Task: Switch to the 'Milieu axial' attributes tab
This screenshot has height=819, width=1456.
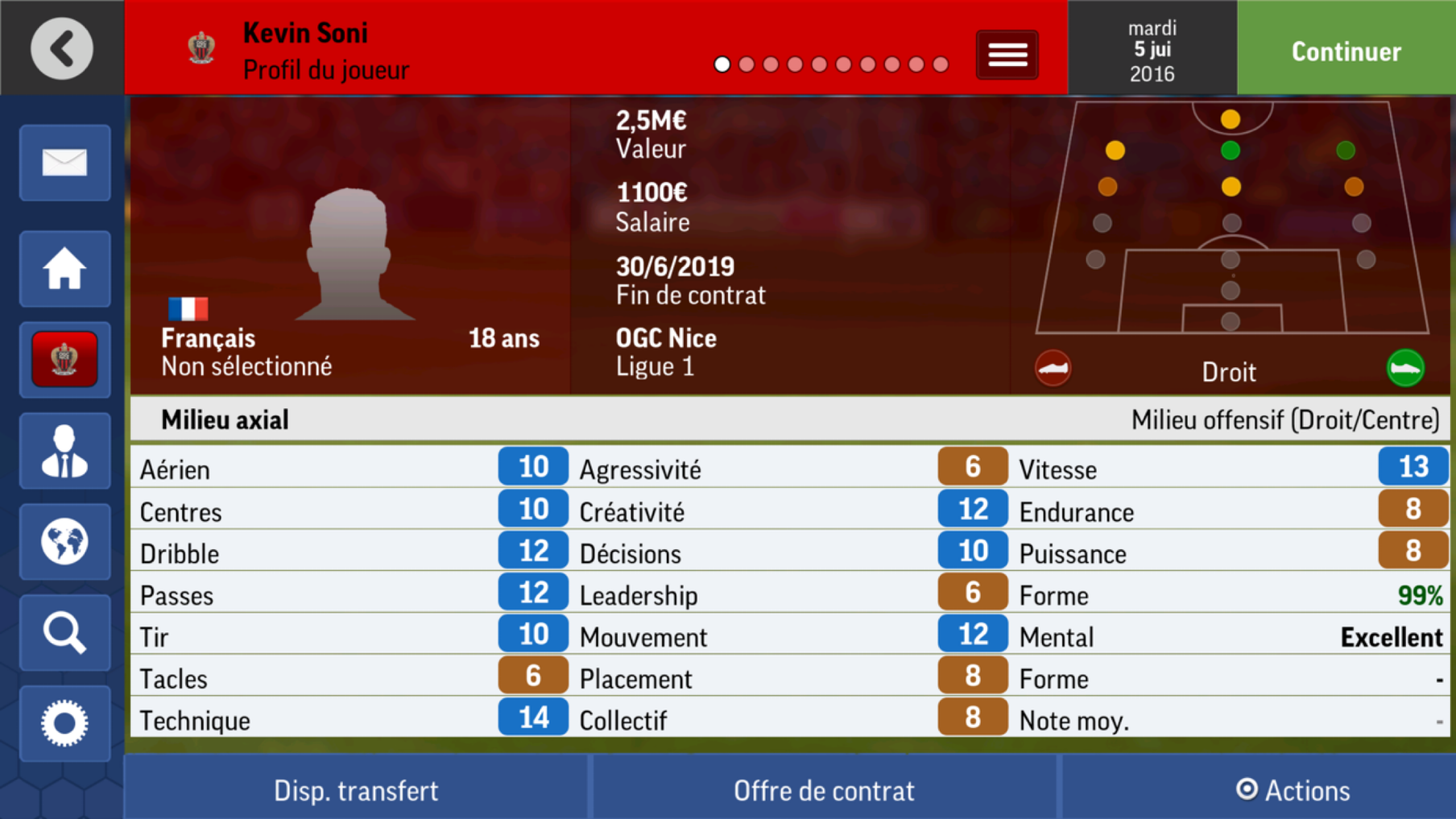Action: 225,419
